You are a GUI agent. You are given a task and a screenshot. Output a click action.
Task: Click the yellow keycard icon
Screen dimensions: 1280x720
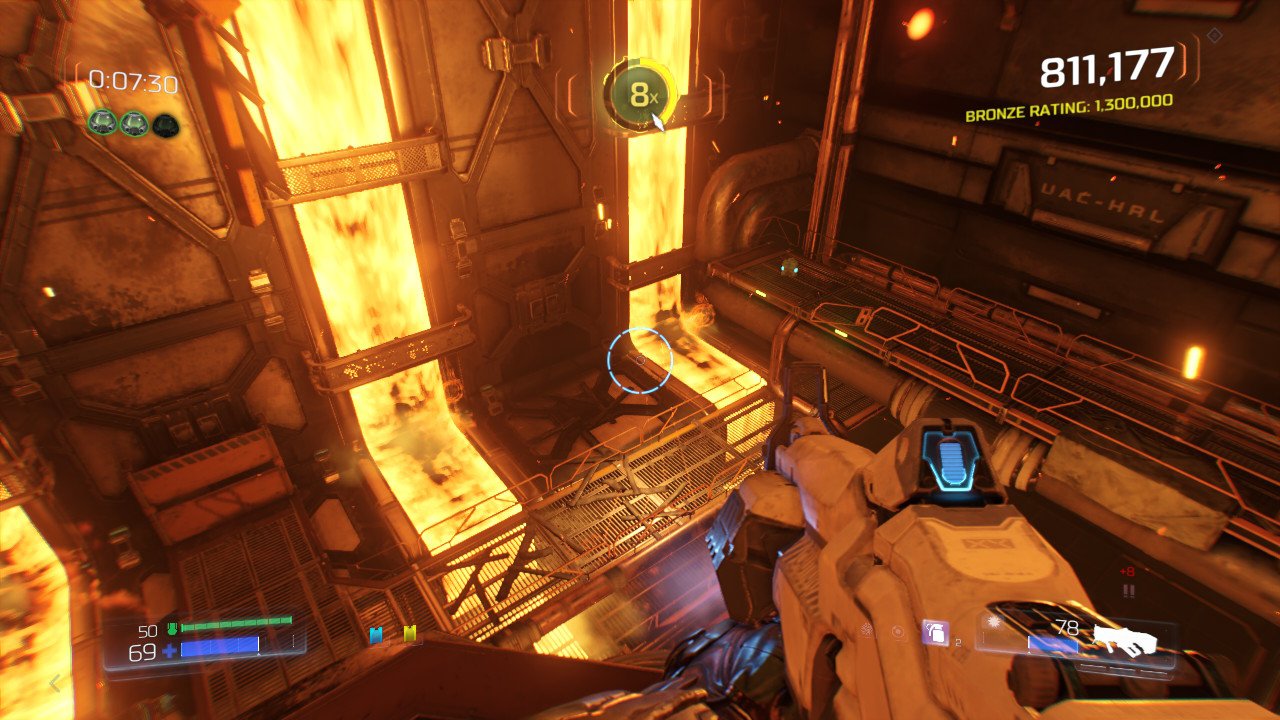[409, 634]
